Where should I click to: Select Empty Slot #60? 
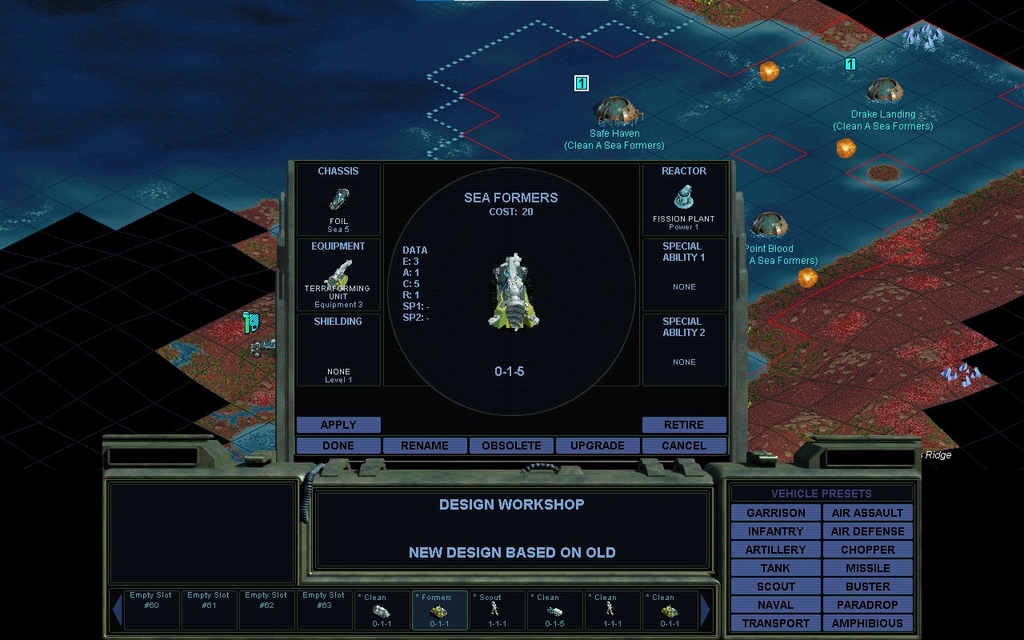tap(152, 610)
